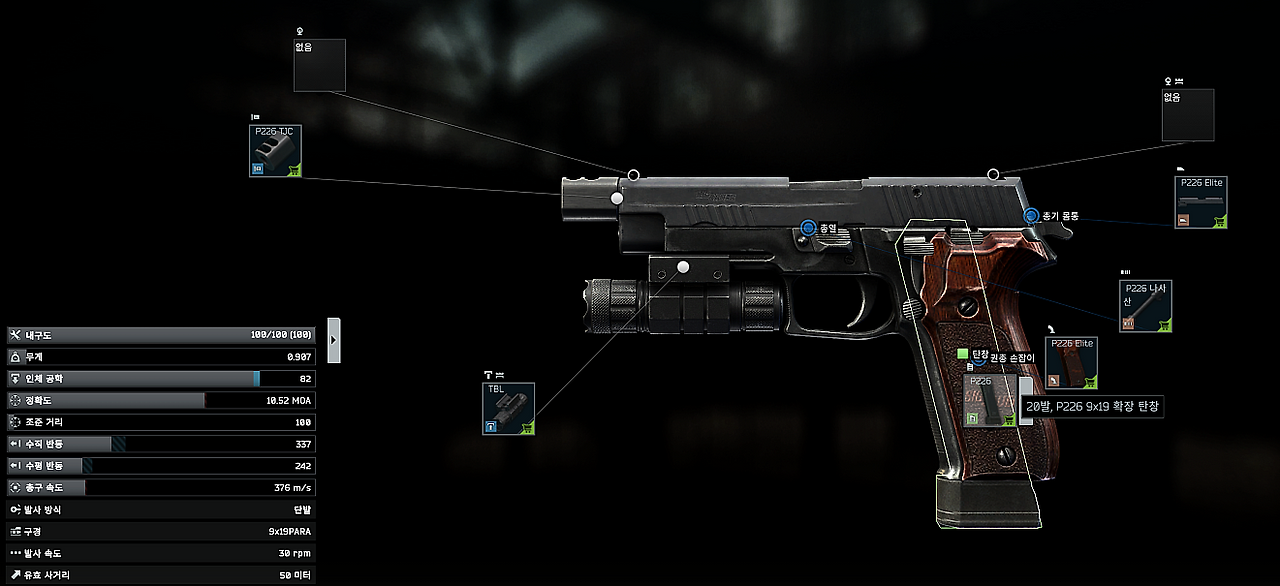Select the blue receiver node on the slide
Image resolution: width=1280 pixels, height=586 pixels.
point(1031,215)
